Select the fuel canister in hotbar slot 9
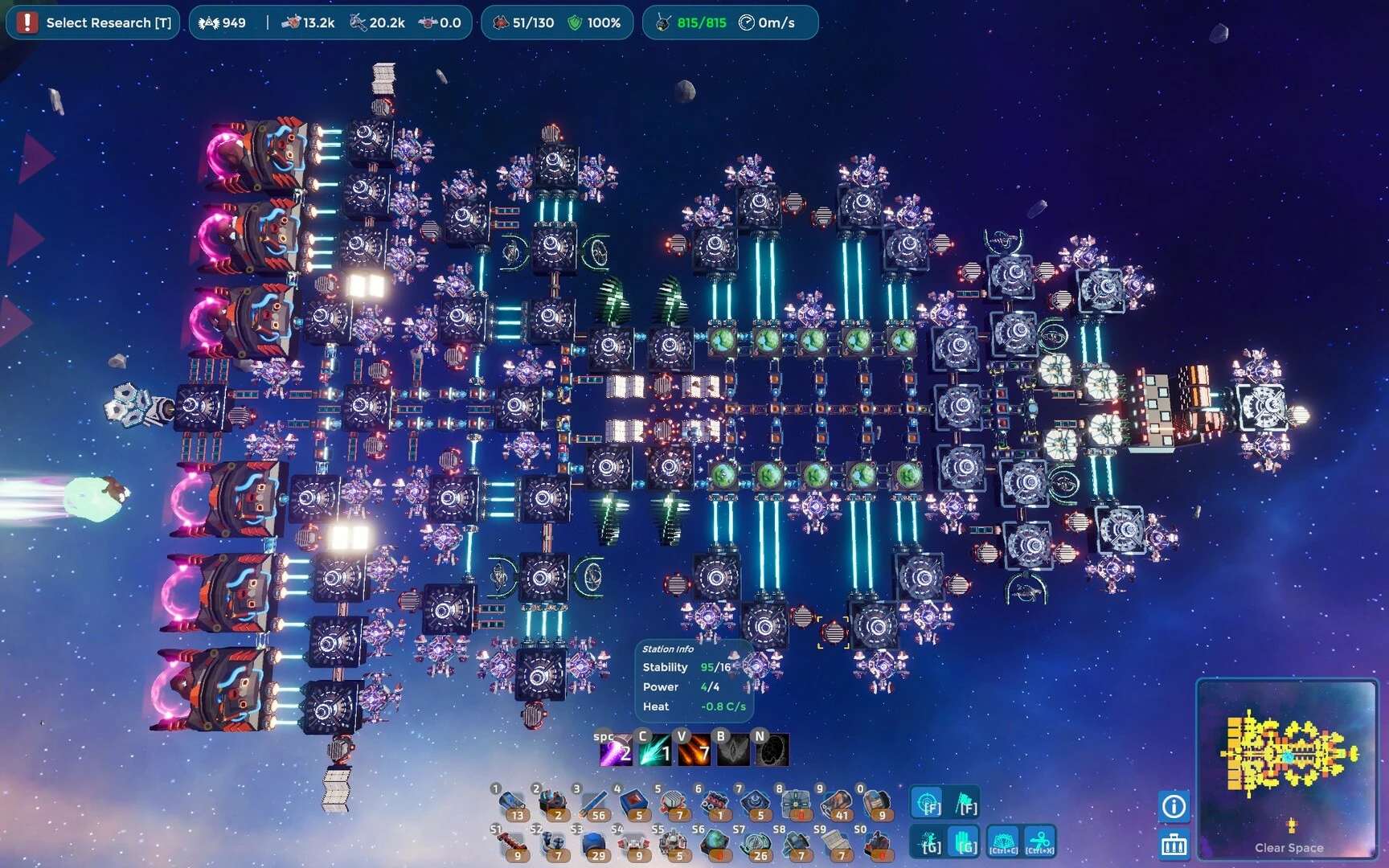Screen dimensions: 1389x868 click(x=836, y=802)
